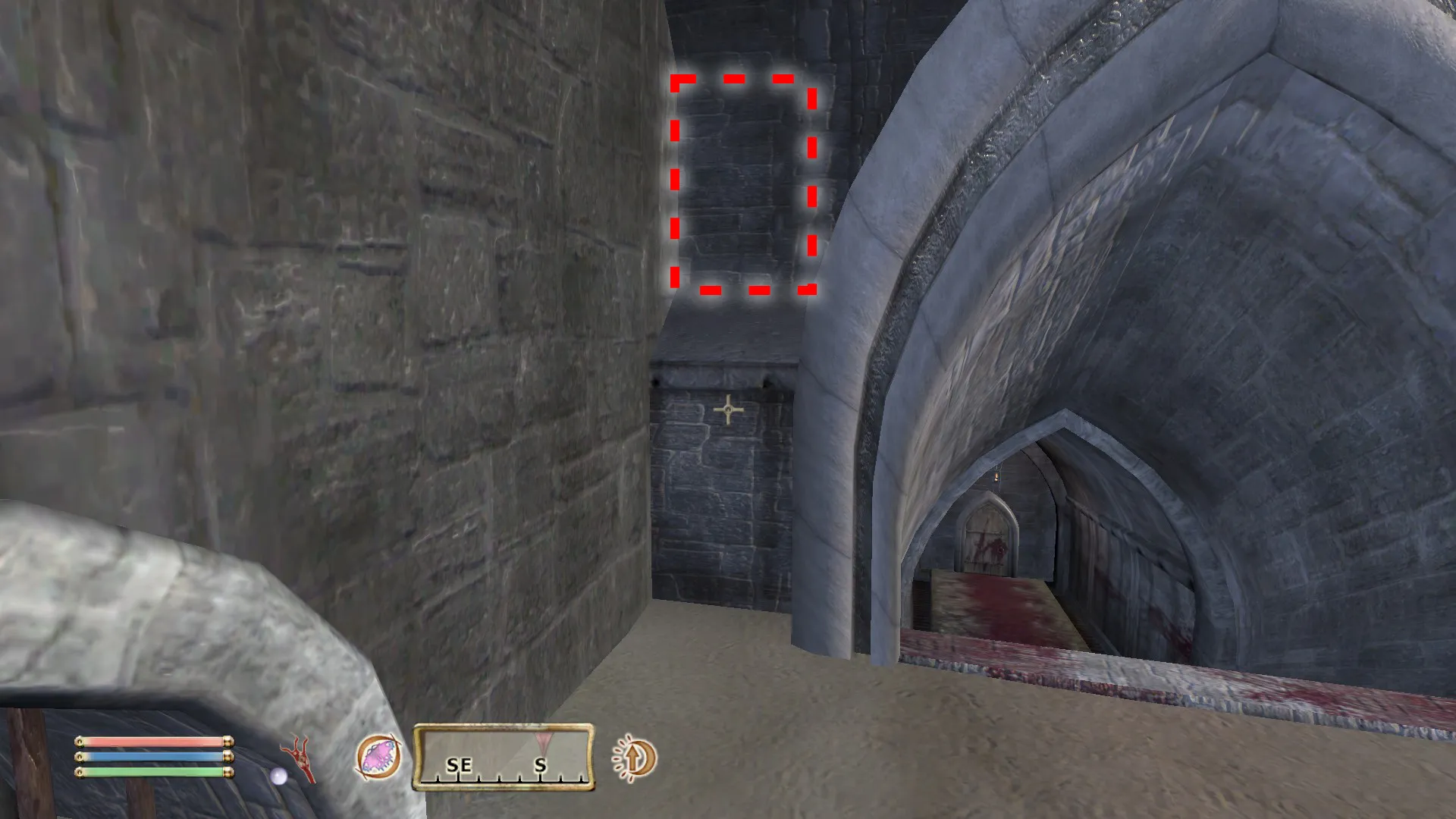Select the pink spell icon
The image size is (1456, 819).
tap(378, 758)
